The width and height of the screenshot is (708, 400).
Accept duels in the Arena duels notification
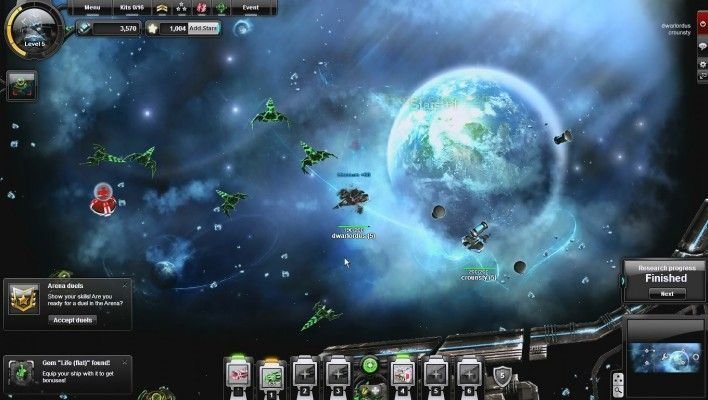tap(72, 320)
